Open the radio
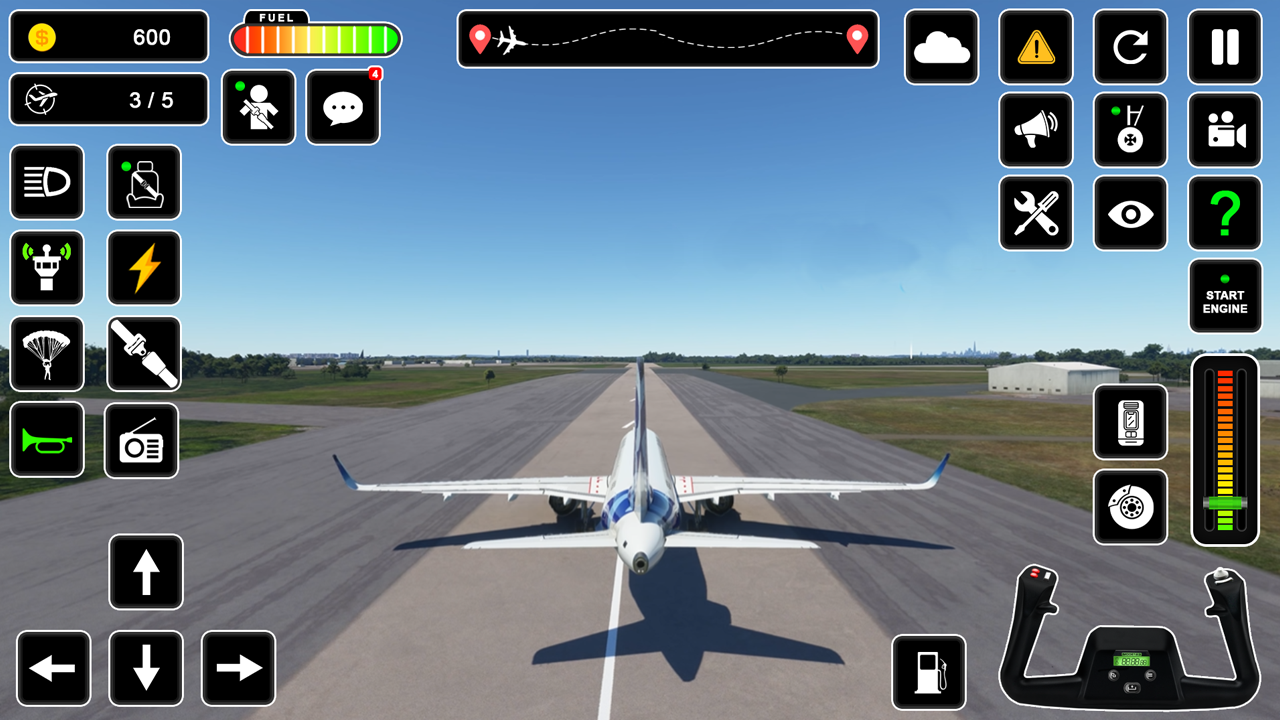This screenshot has height=720, width=1280. coord(141,440)
